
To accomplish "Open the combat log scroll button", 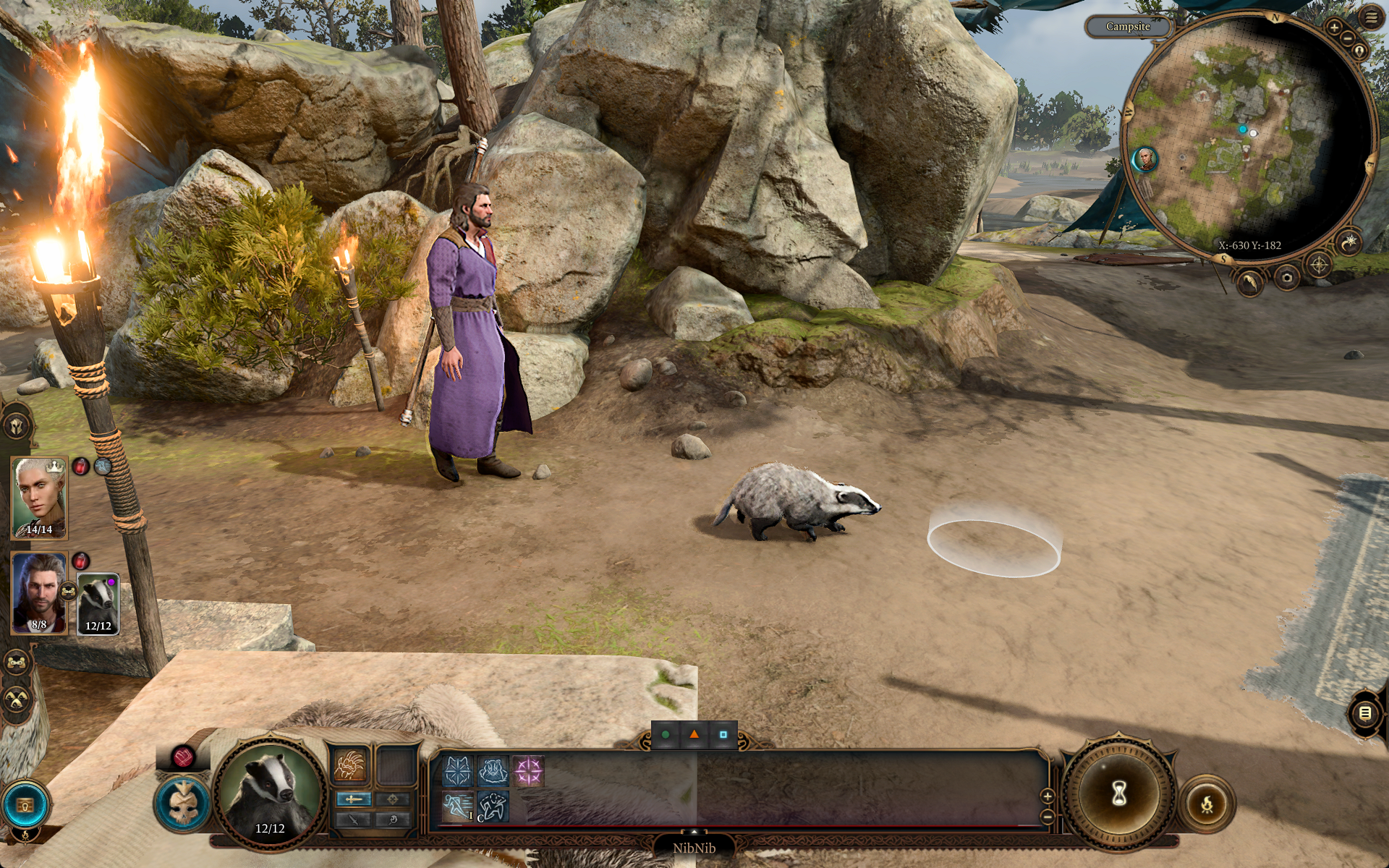I will 1365,713.
